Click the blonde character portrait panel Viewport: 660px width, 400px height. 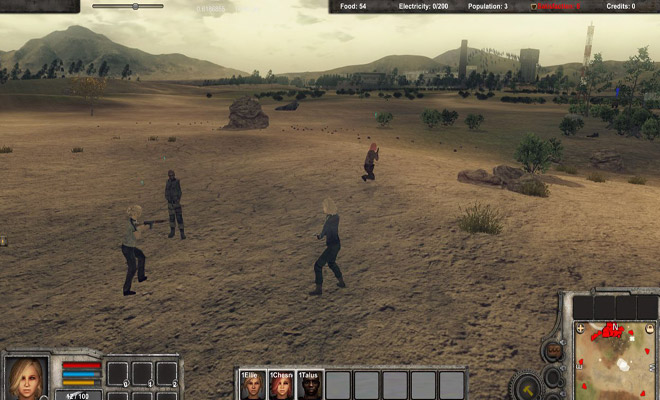pyautogui.click(x=28, y=378)
